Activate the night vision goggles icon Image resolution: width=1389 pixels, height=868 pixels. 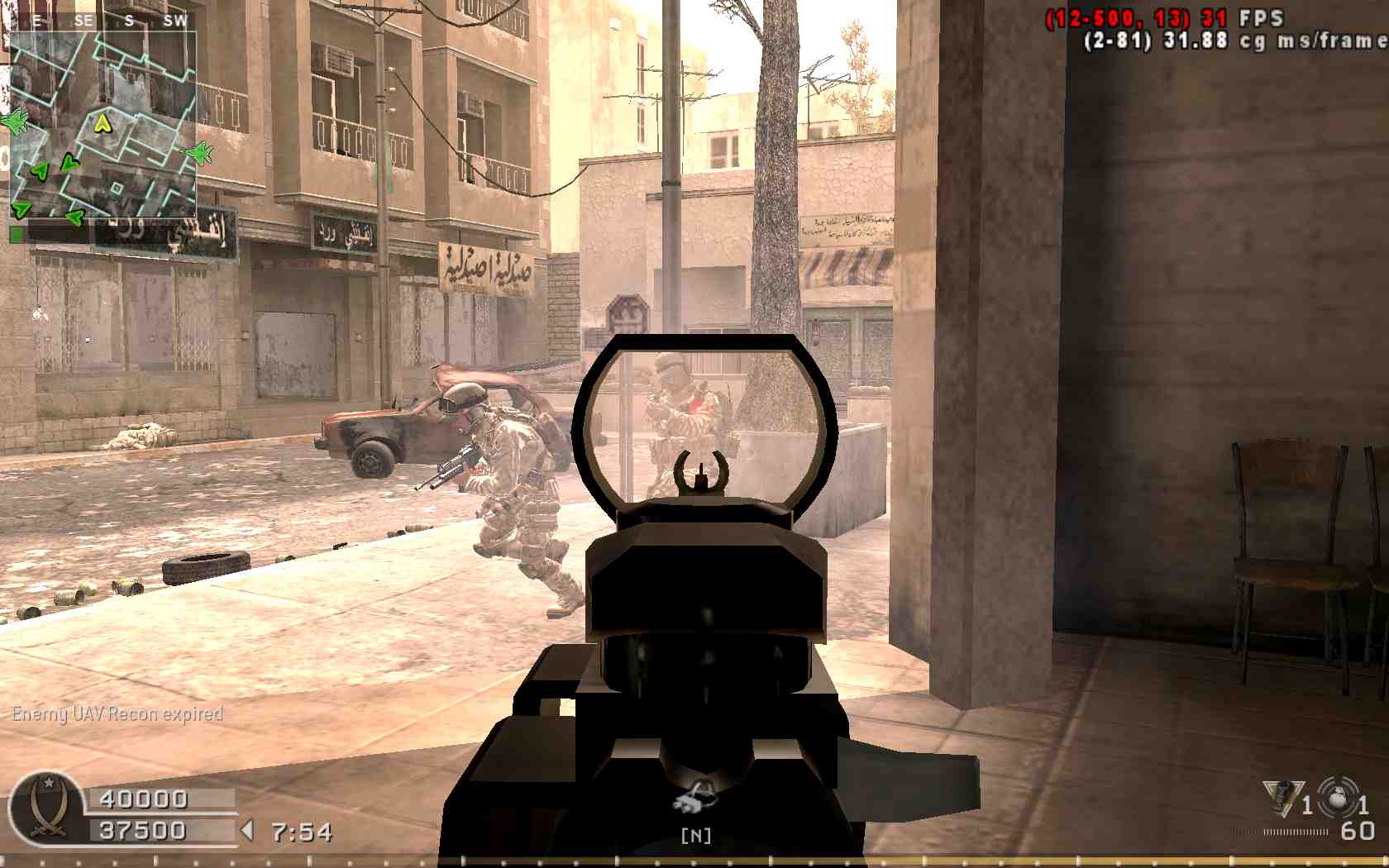tap(696, 799)
